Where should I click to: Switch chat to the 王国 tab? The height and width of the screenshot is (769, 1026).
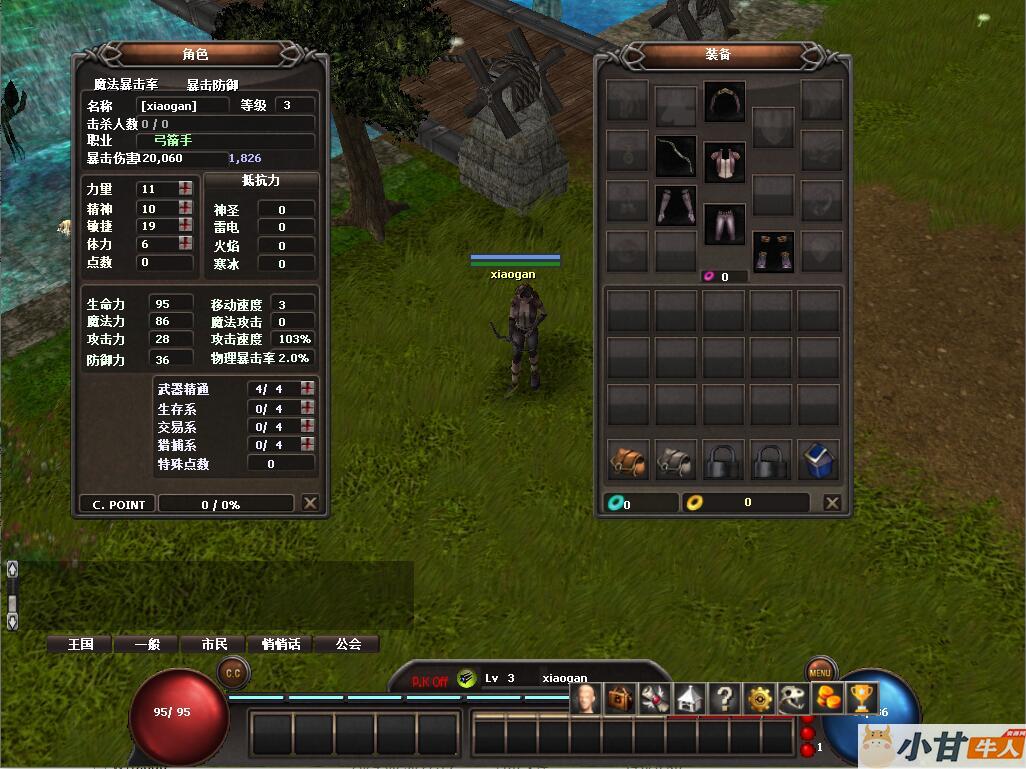click(x=80, y=644)
